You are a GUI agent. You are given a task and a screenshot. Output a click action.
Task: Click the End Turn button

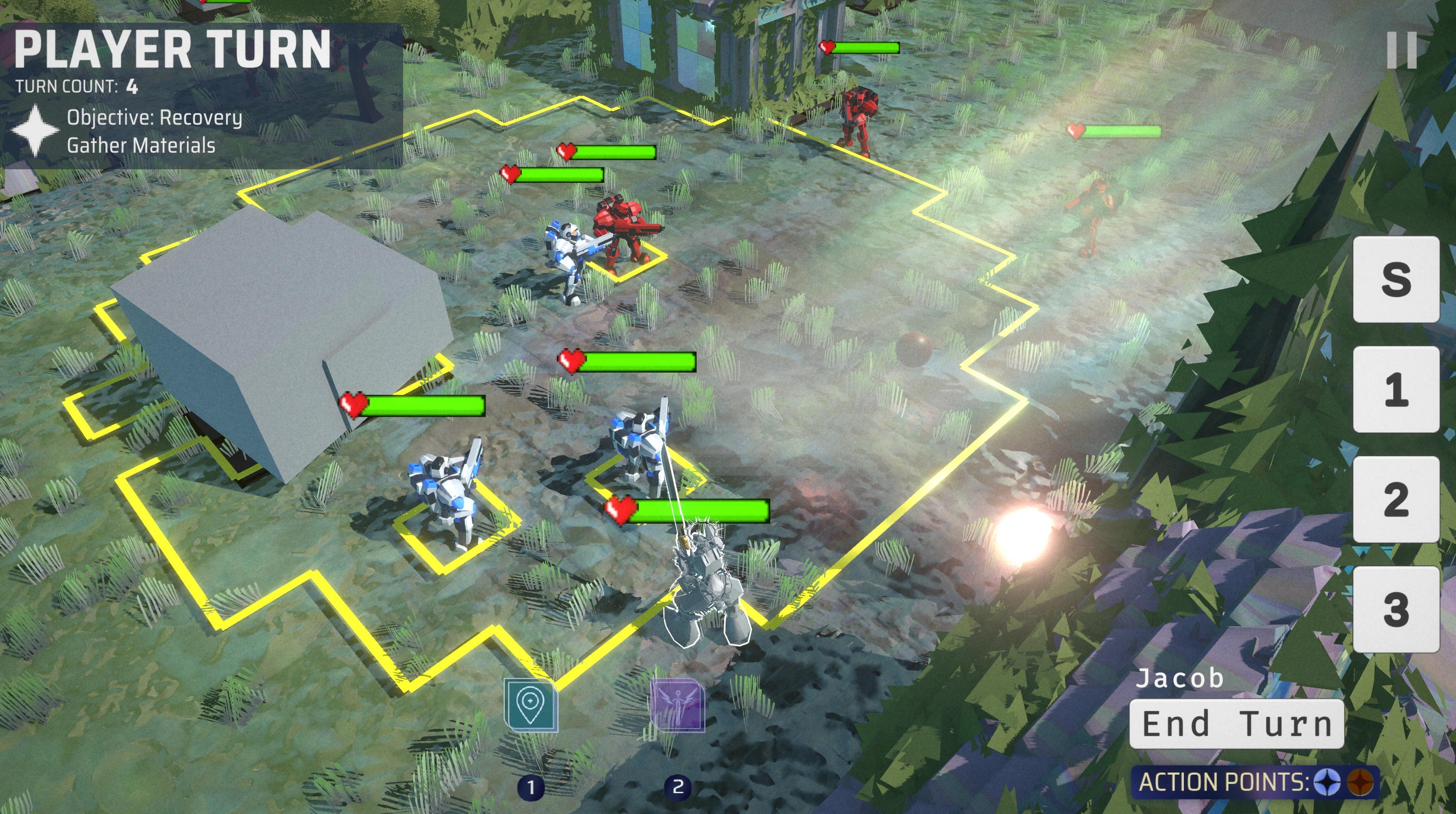click(1236, 724)
